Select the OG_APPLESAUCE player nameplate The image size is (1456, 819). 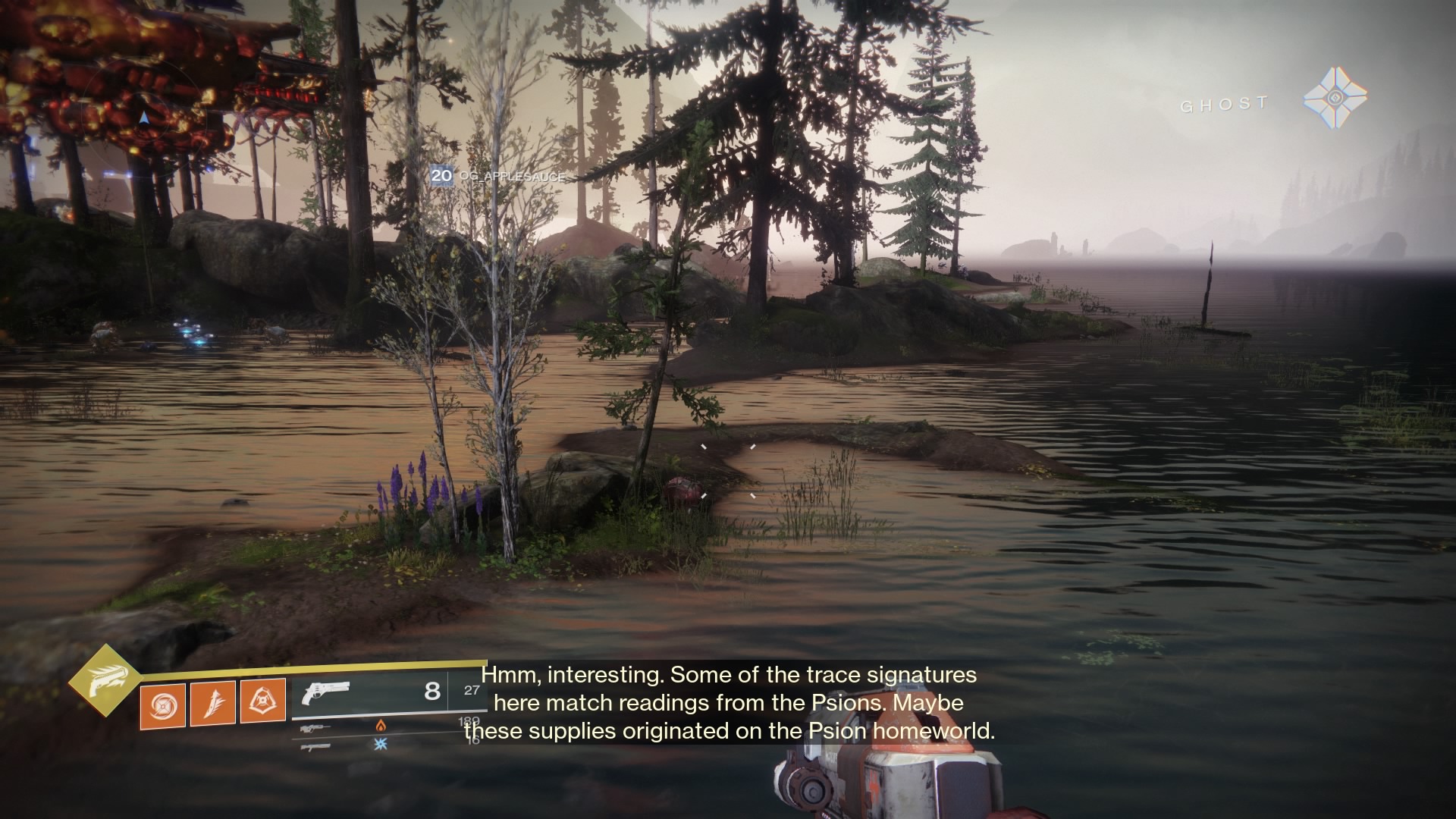[497, 177]
